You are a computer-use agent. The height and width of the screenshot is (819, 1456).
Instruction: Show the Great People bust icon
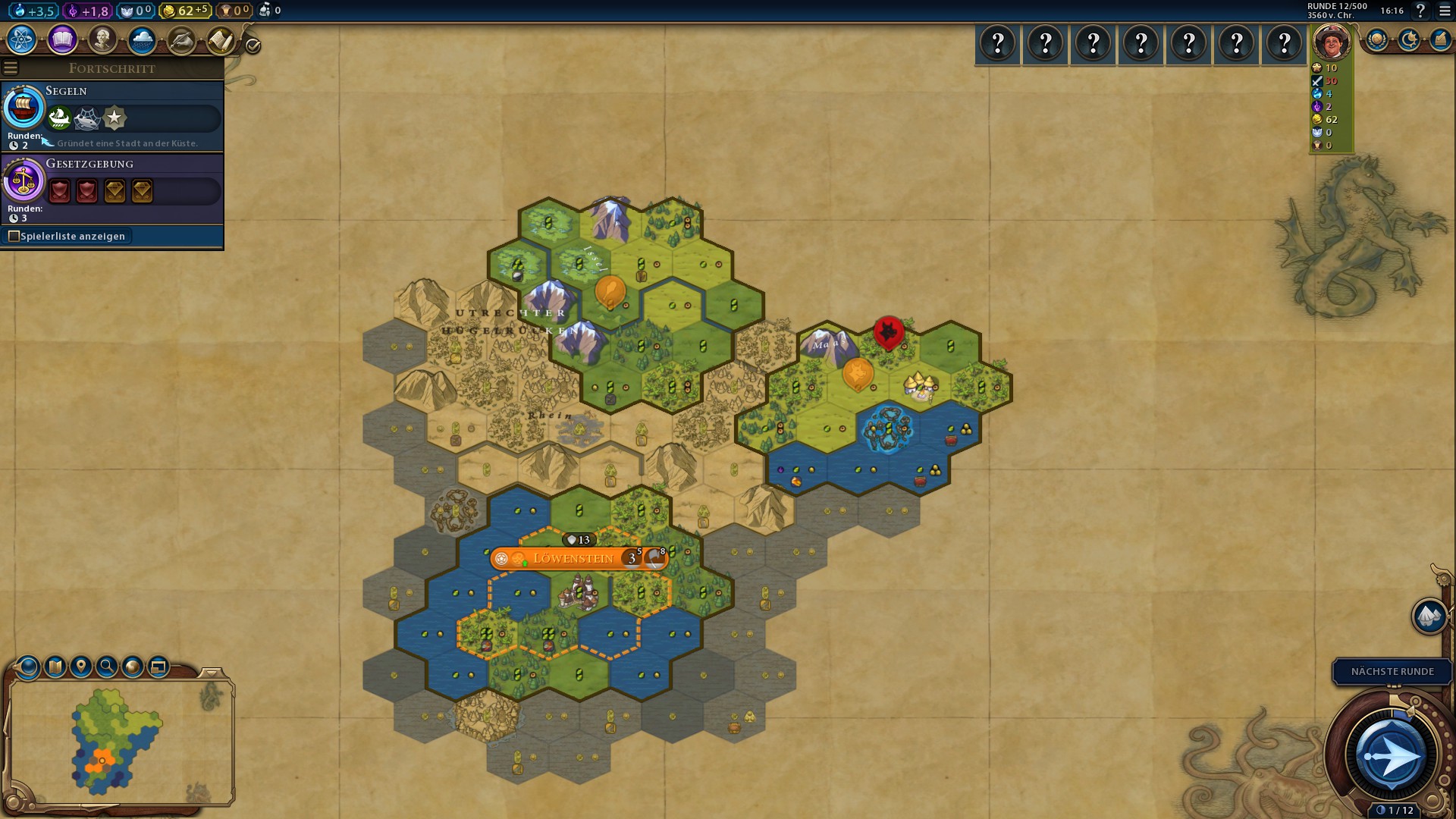102,39
